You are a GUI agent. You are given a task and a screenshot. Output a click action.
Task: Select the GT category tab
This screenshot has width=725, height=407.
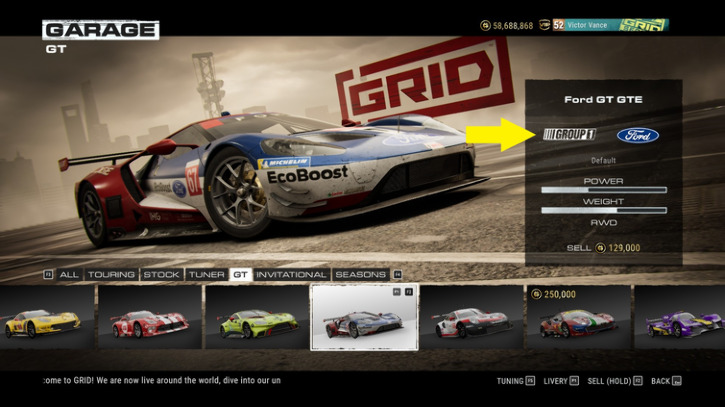point(240,274)
